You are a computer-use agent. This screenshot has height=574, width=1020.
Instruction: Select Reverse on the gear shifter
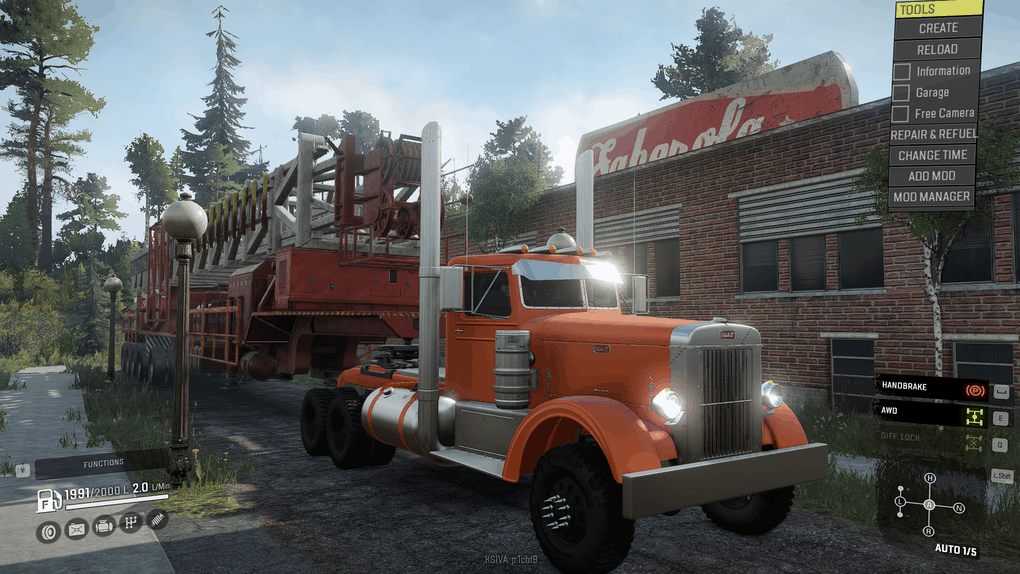point(929,530)
